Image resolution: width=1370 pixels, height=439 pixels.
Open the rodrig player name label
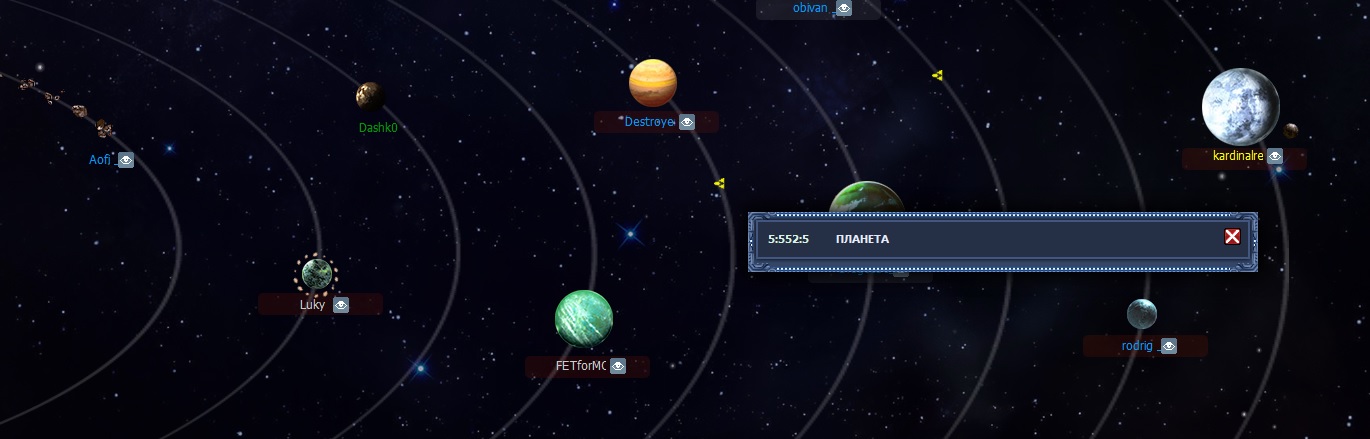(1137, 346)
